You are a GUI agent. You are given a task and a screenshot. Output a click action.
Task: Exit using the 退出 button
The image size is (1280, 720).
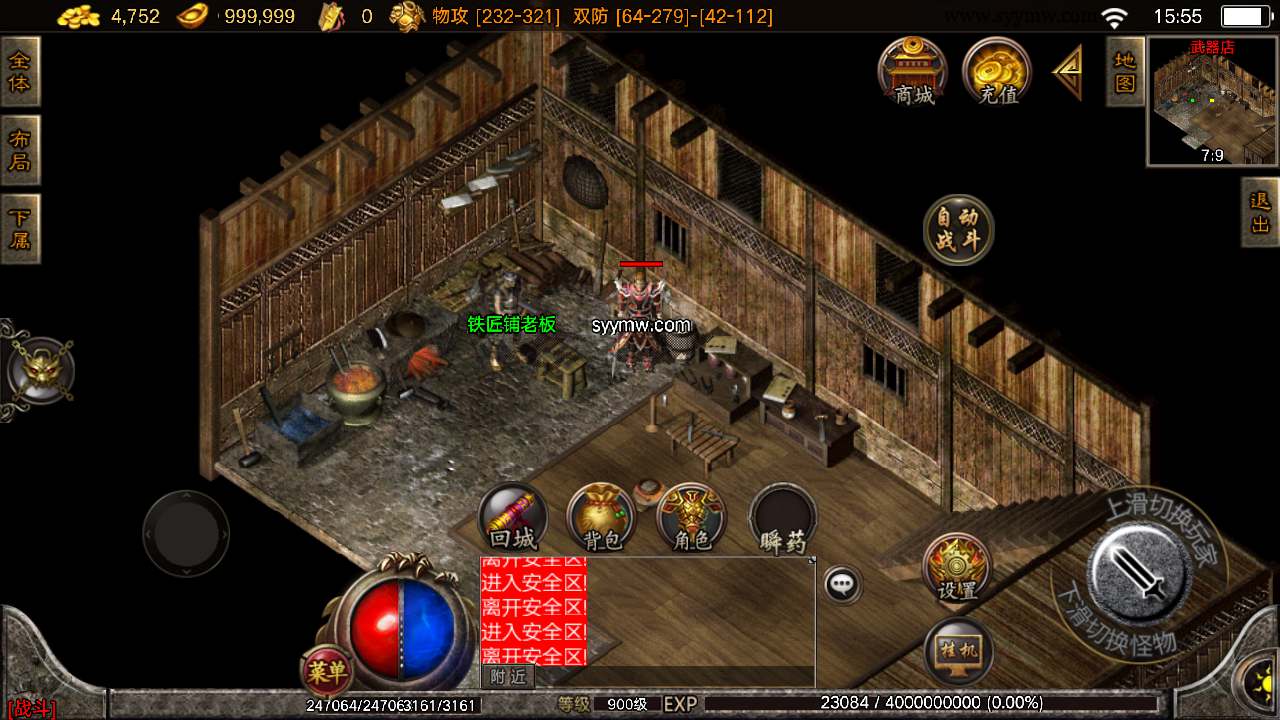[x=1260, y=212]
